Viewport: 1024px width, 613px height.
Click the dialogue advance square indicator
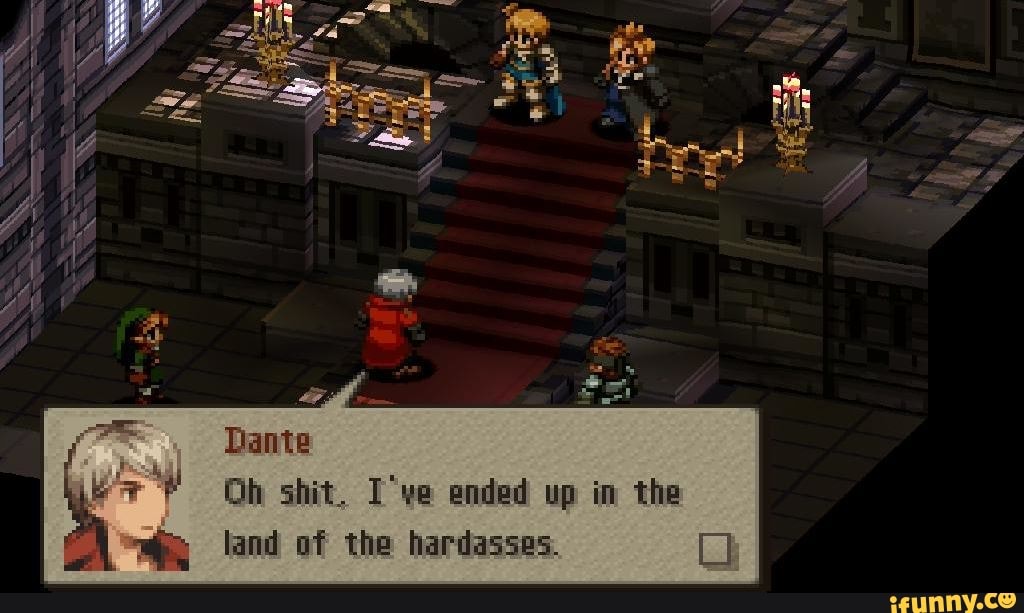coord(718,549)
